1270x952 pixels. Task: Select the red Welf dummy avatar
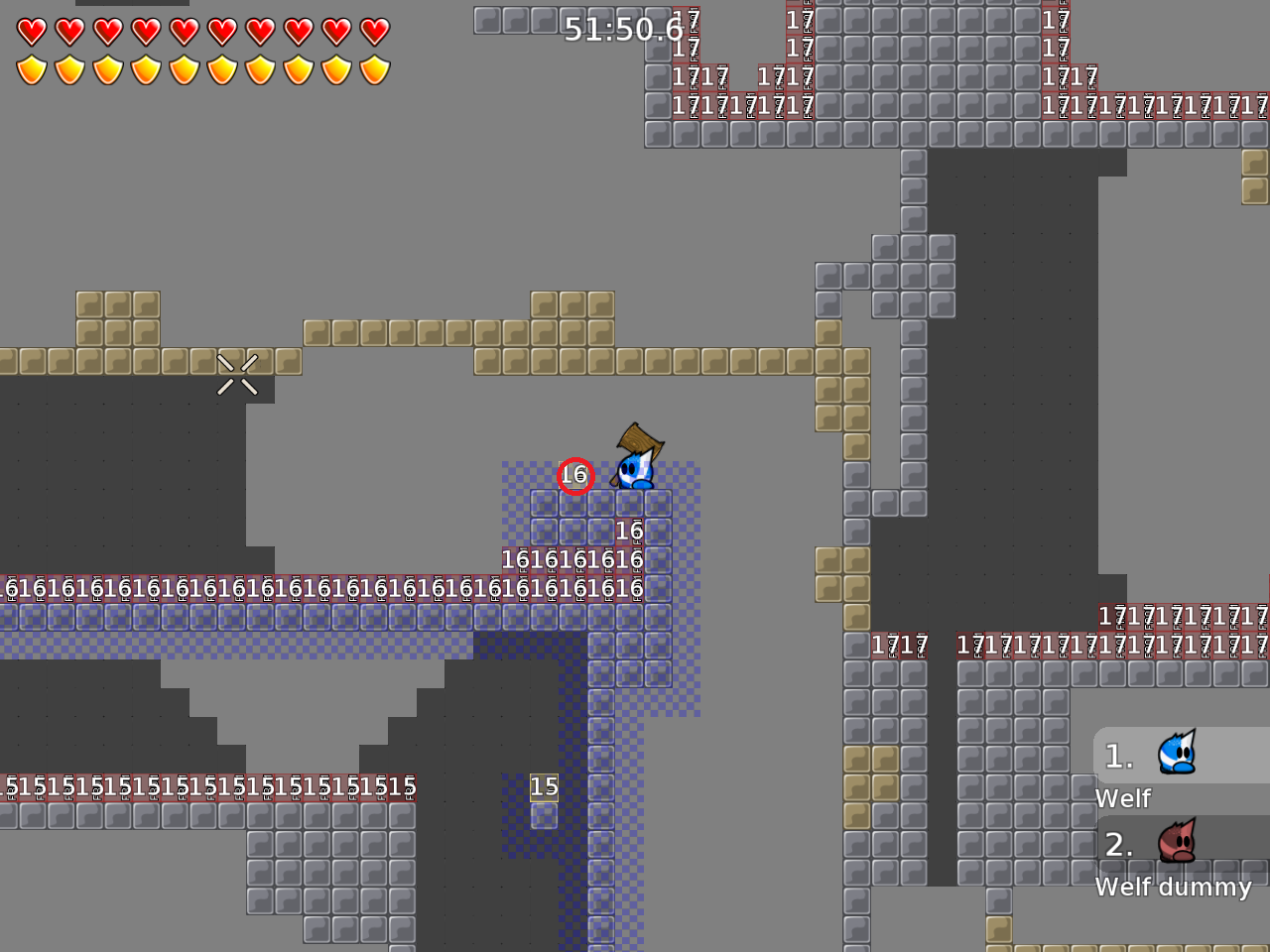coord(1176,844)
